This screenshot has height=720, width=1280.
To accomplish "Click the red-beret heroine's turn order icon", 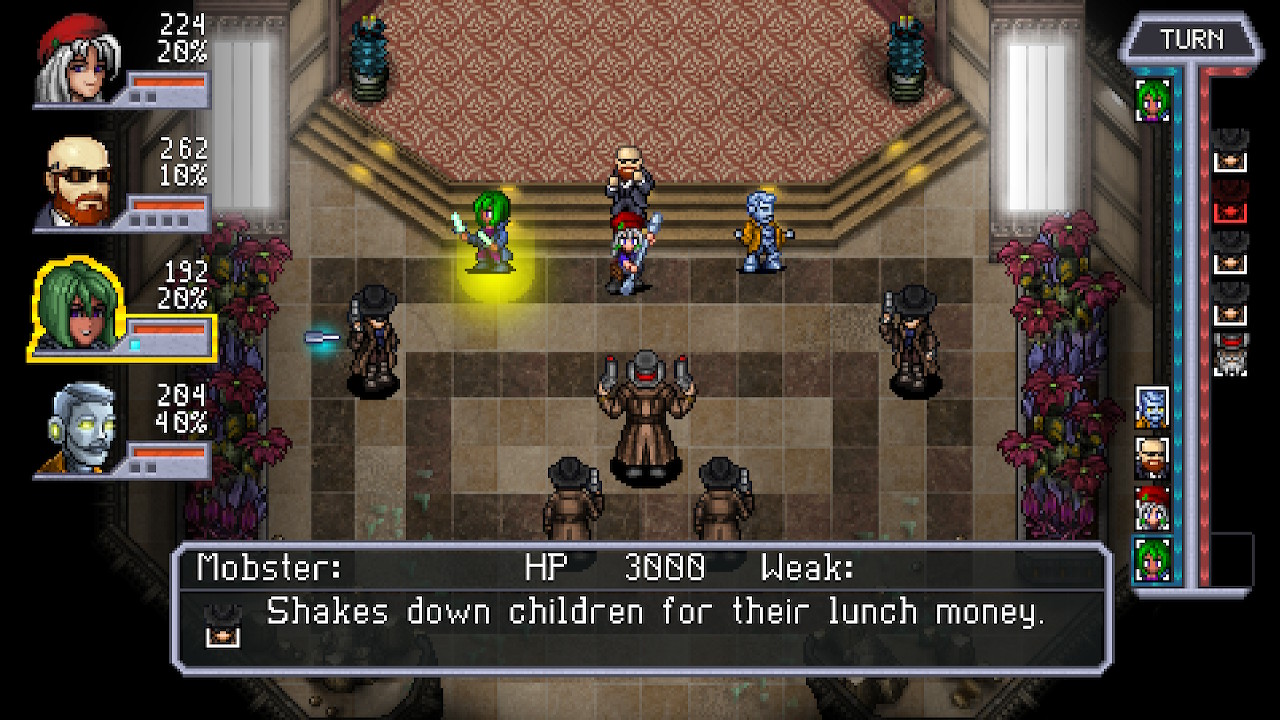I will pos(1152,508).
